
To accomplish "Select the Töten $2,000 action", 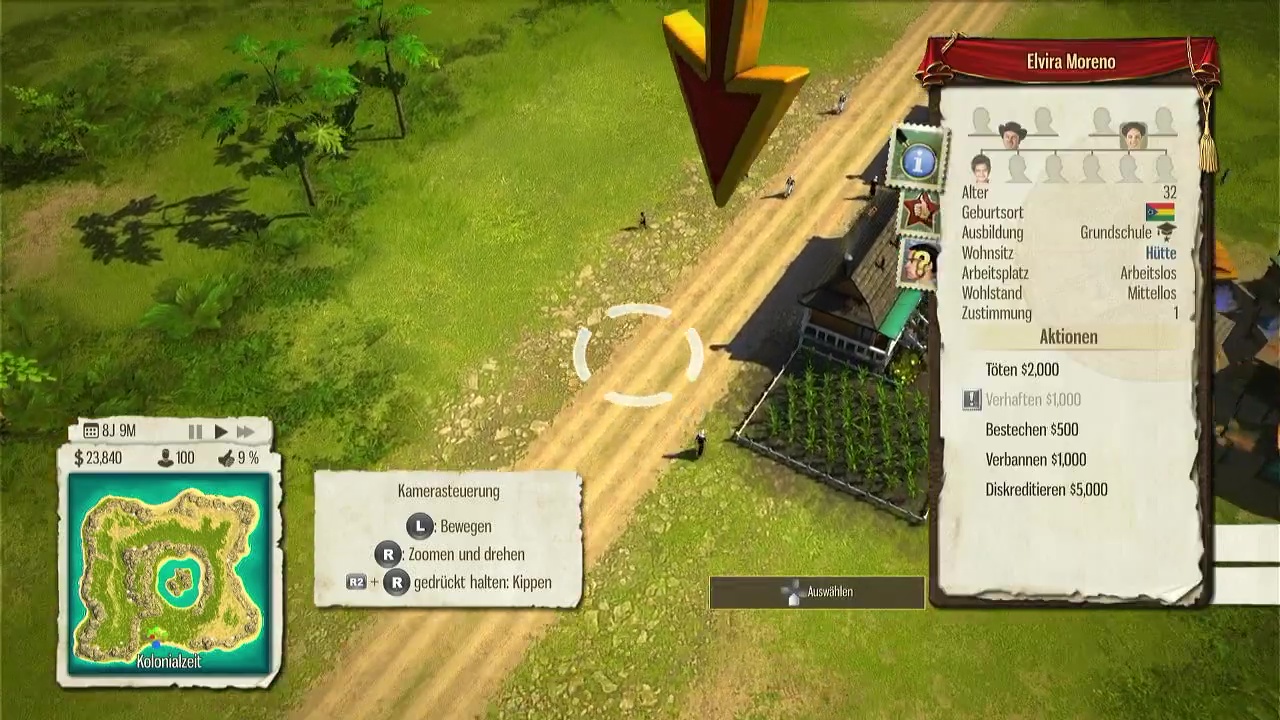I will click(x=1021, y=370).
